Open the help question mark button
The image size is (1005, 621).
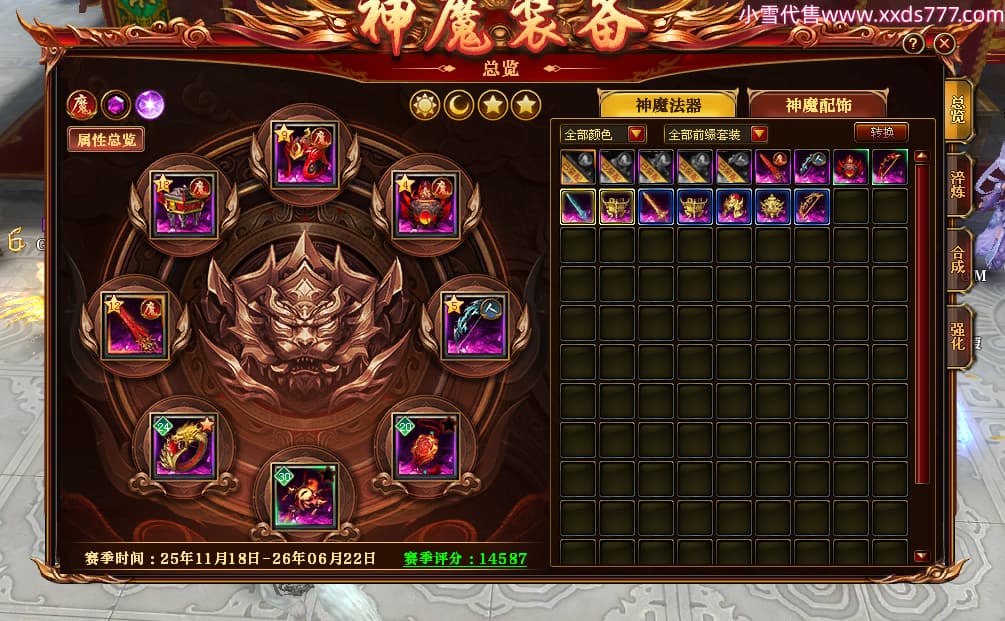pyautogui.click(x=912, y=44)
